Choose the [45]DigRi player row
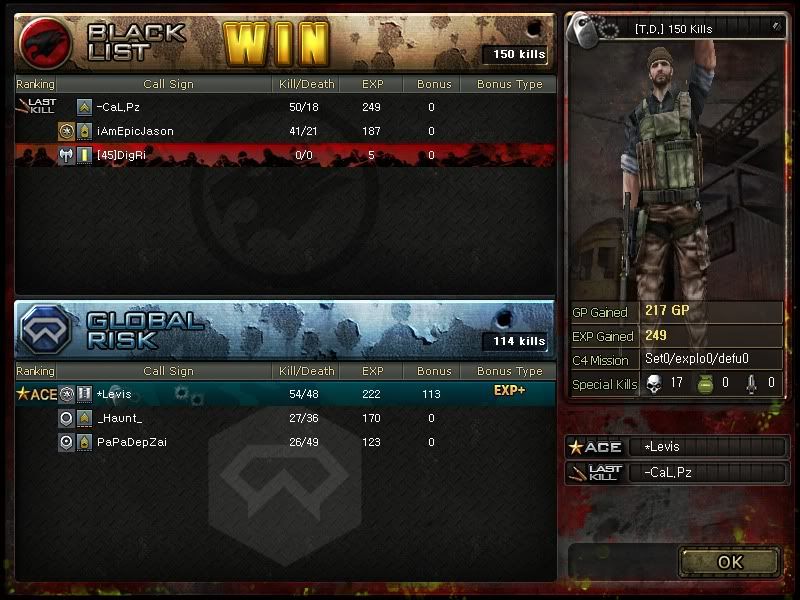 (x=285, y=155)
